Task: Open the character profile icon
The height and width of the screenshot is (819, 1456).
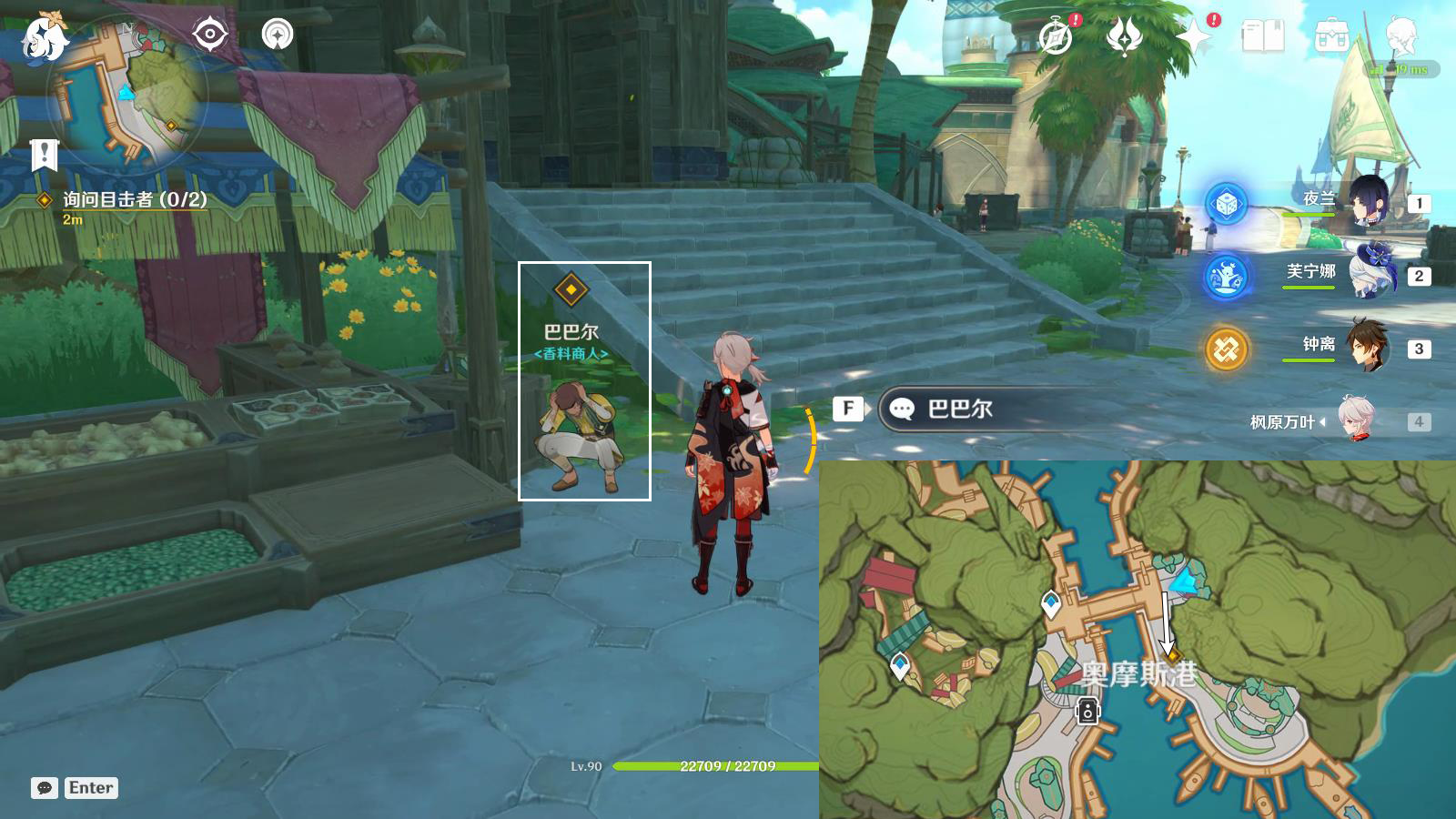Action: click(x=1400, y=37)
